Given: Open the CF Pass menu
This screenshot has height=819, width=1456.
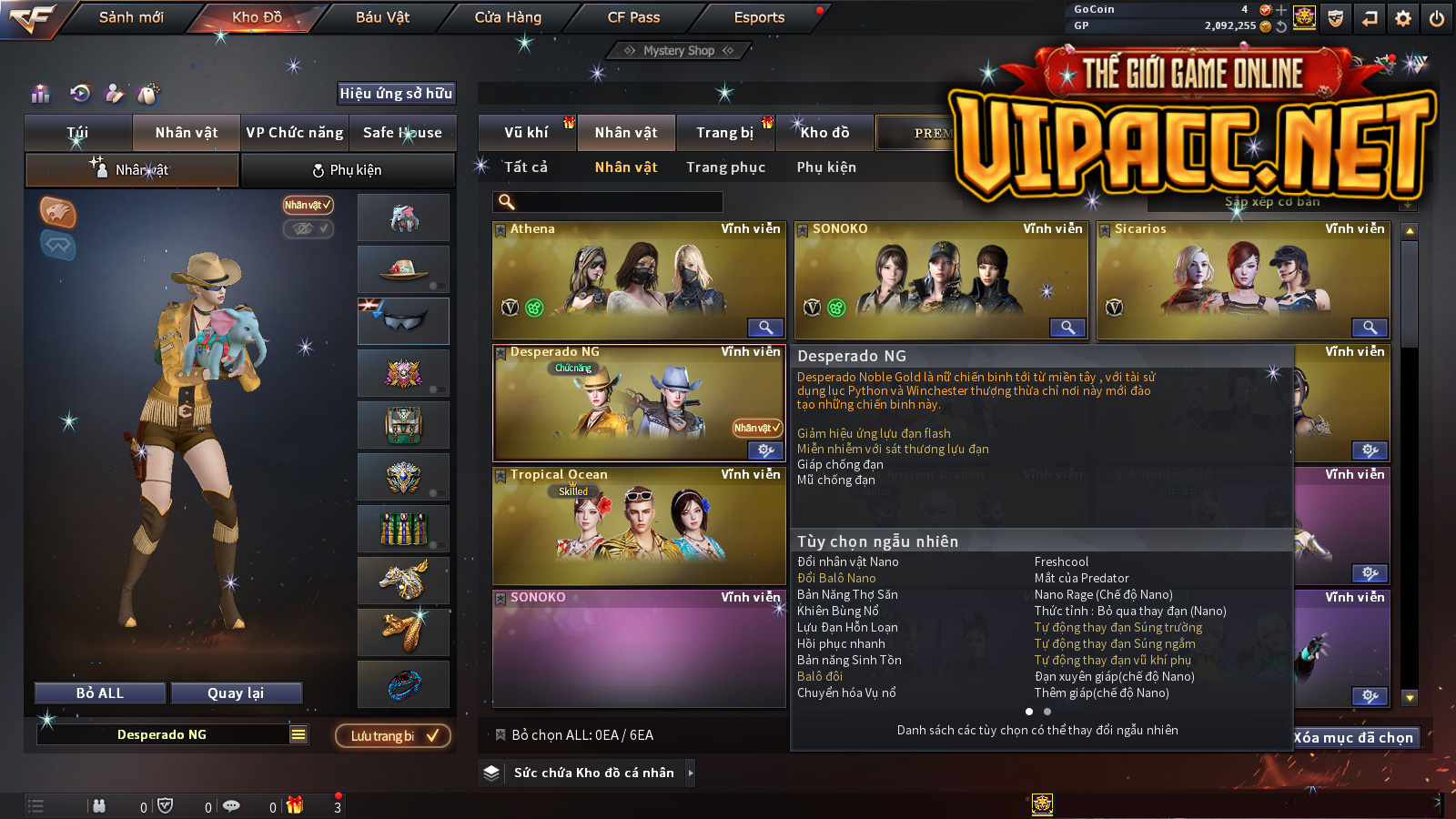Looking at the screenshot, I should [x=633, y=17].
